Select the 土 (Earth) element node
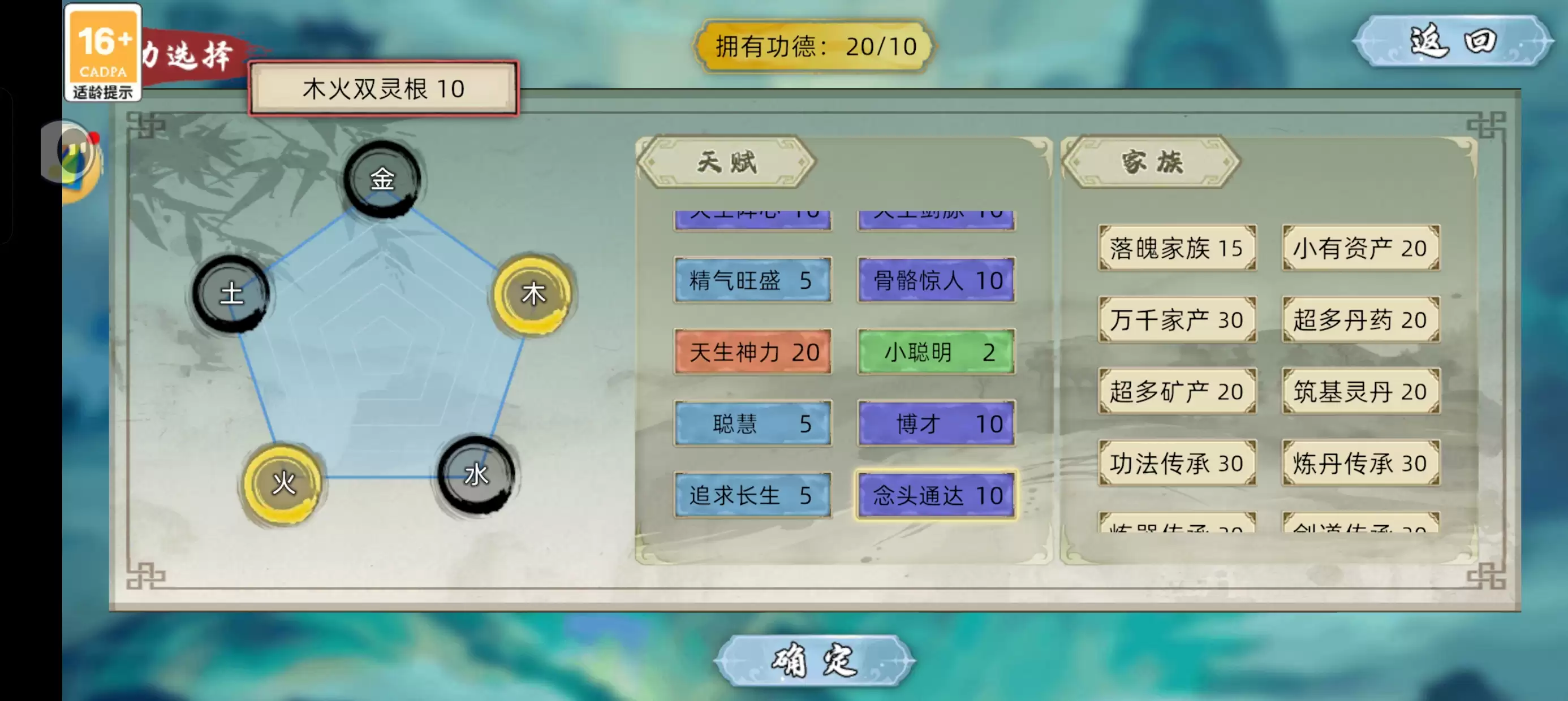1568x701 pixels. (x=233, y=295)
